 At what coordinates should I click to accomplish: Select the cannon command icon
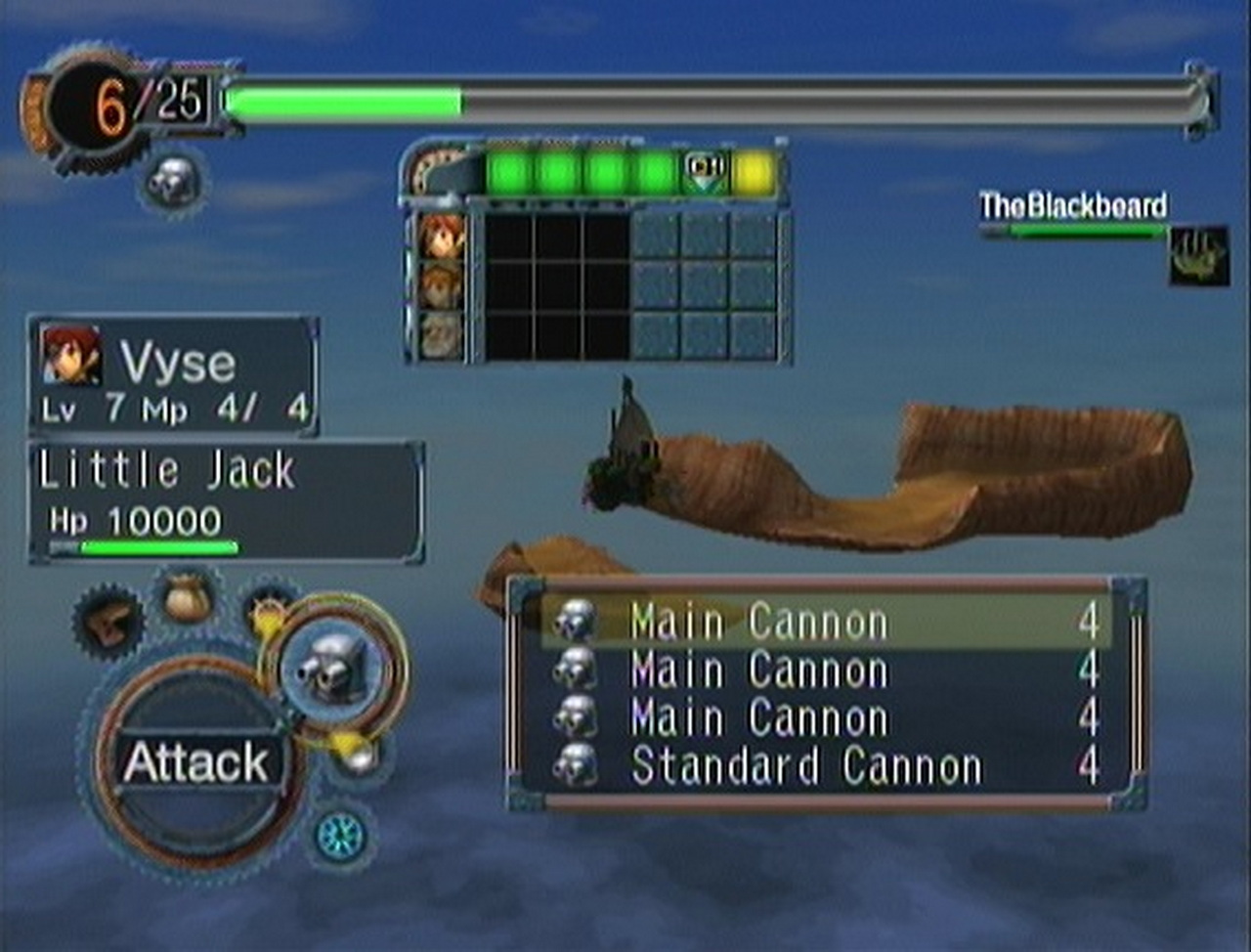pos(332,670)
